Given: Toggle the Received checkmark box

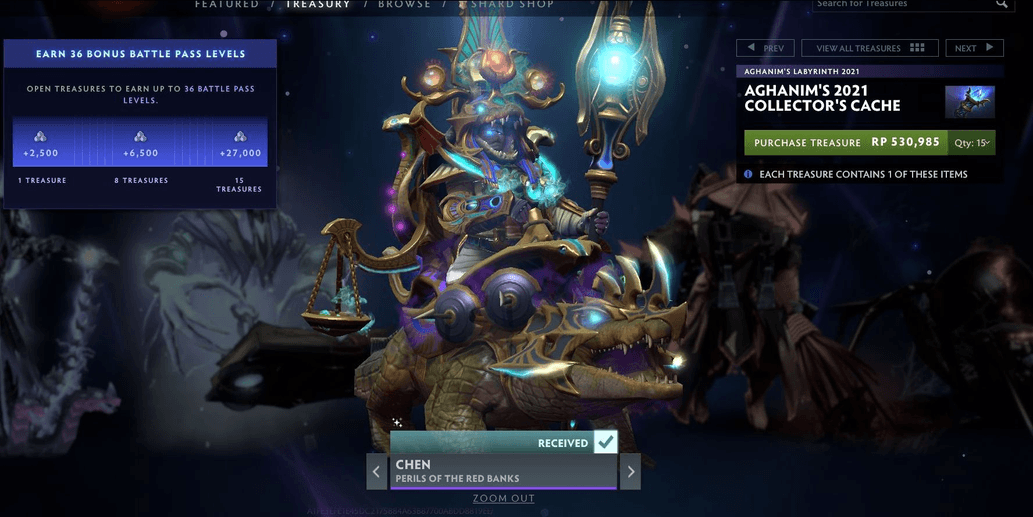Looking at the screenshot, I should (605, 443).
